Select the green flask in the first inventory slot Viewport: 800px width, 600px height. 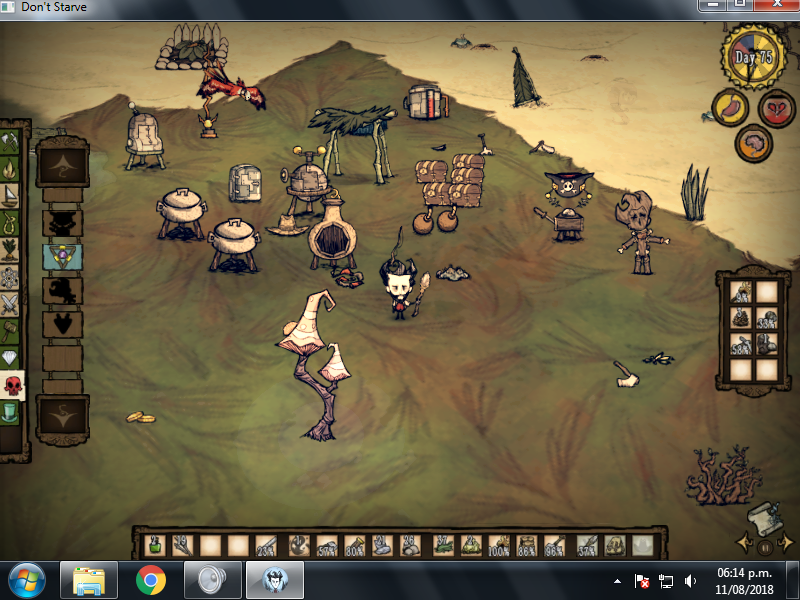(154, 545)
